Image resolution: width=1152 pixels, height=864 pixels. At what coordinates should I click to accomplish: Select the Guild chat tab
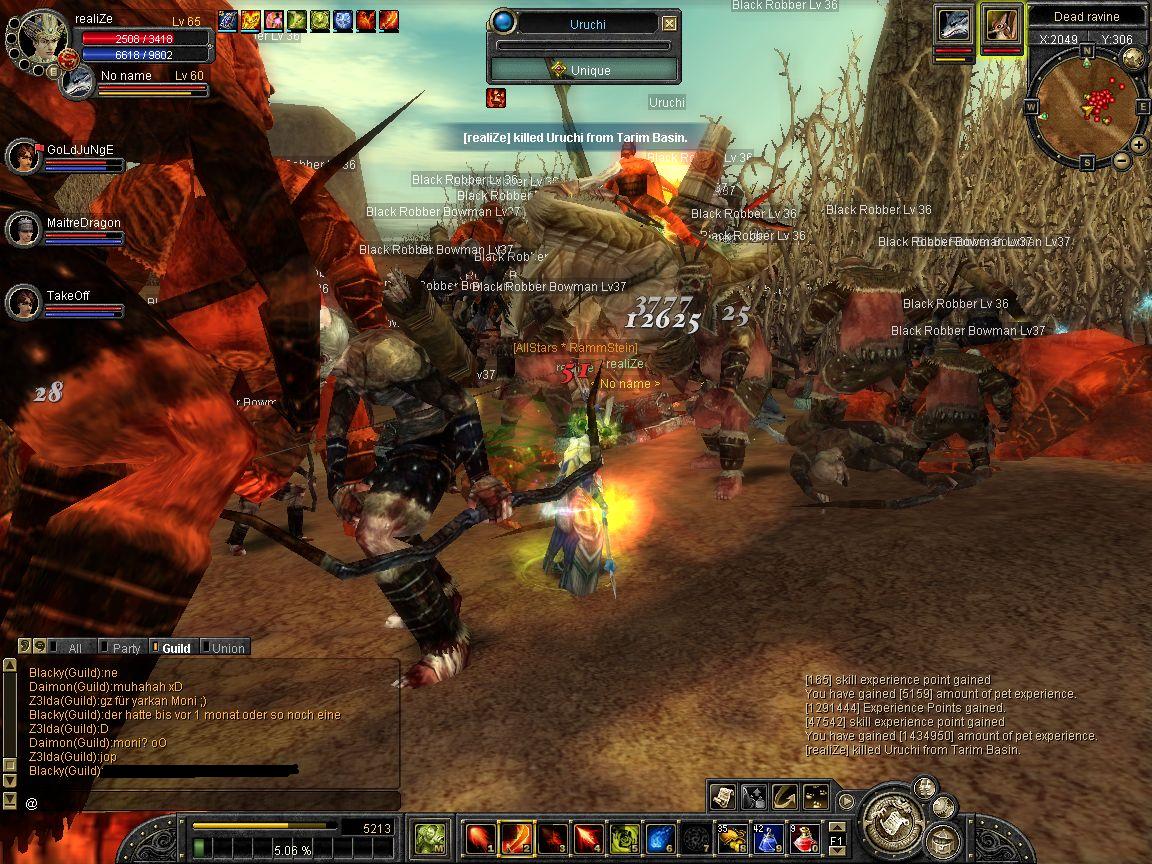pyautogui.click(x=175, y=648)
